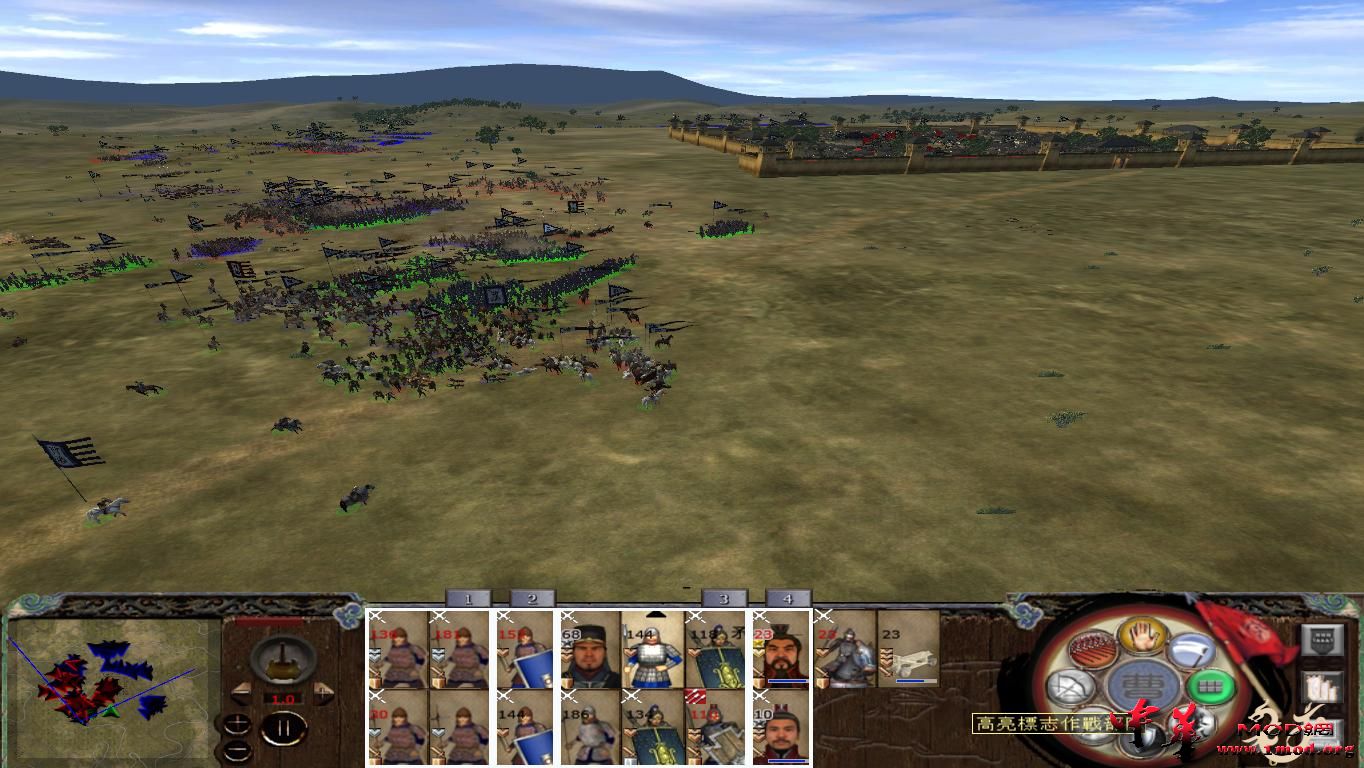This screenshot has width=1364, height=768.
Task: Switch to unit group tab 3
Action: pyautogui.click(x=725, y=599)
